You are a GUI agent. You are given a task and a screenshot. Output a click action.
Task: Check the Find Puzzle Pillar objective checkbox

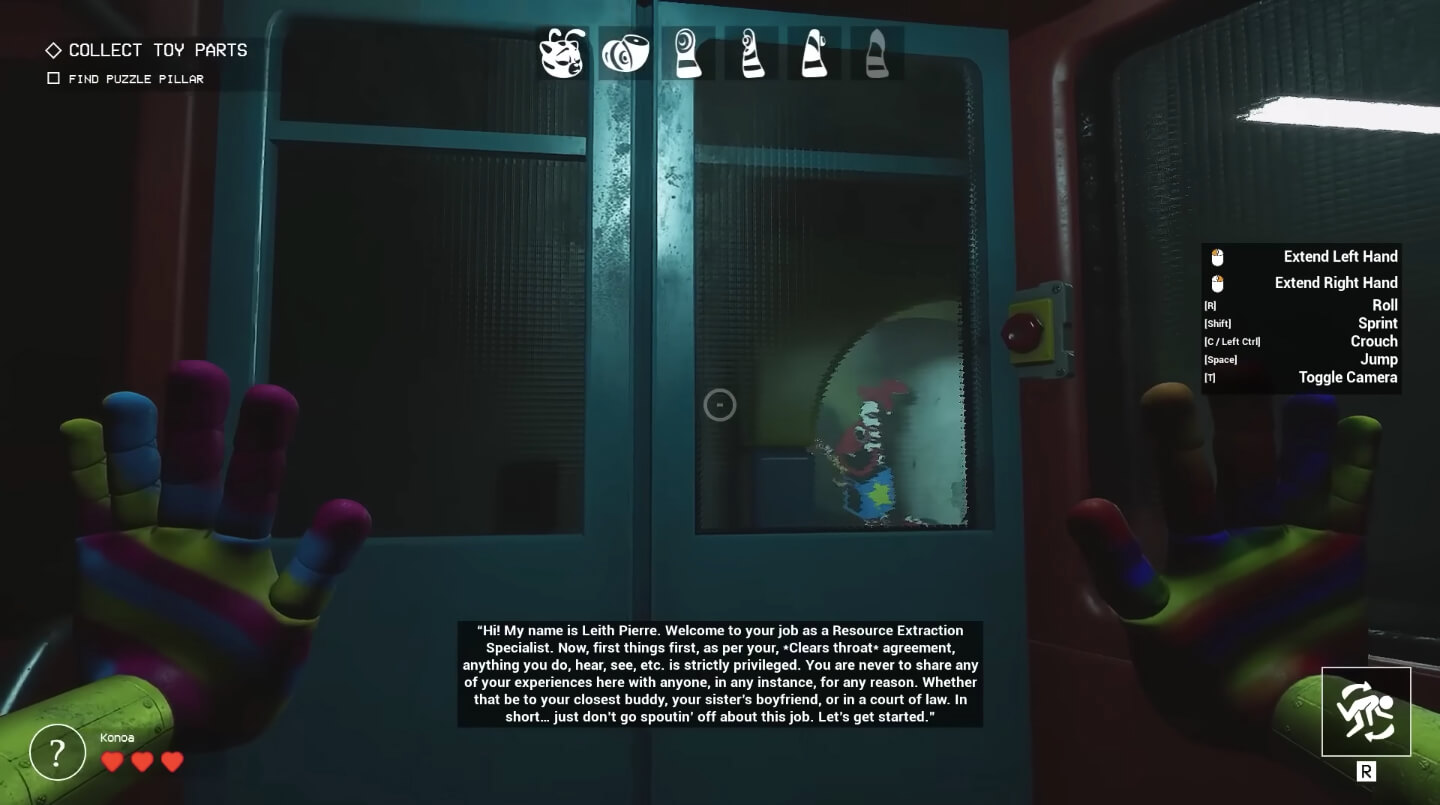pyautogui.click(x=54, y=78)
